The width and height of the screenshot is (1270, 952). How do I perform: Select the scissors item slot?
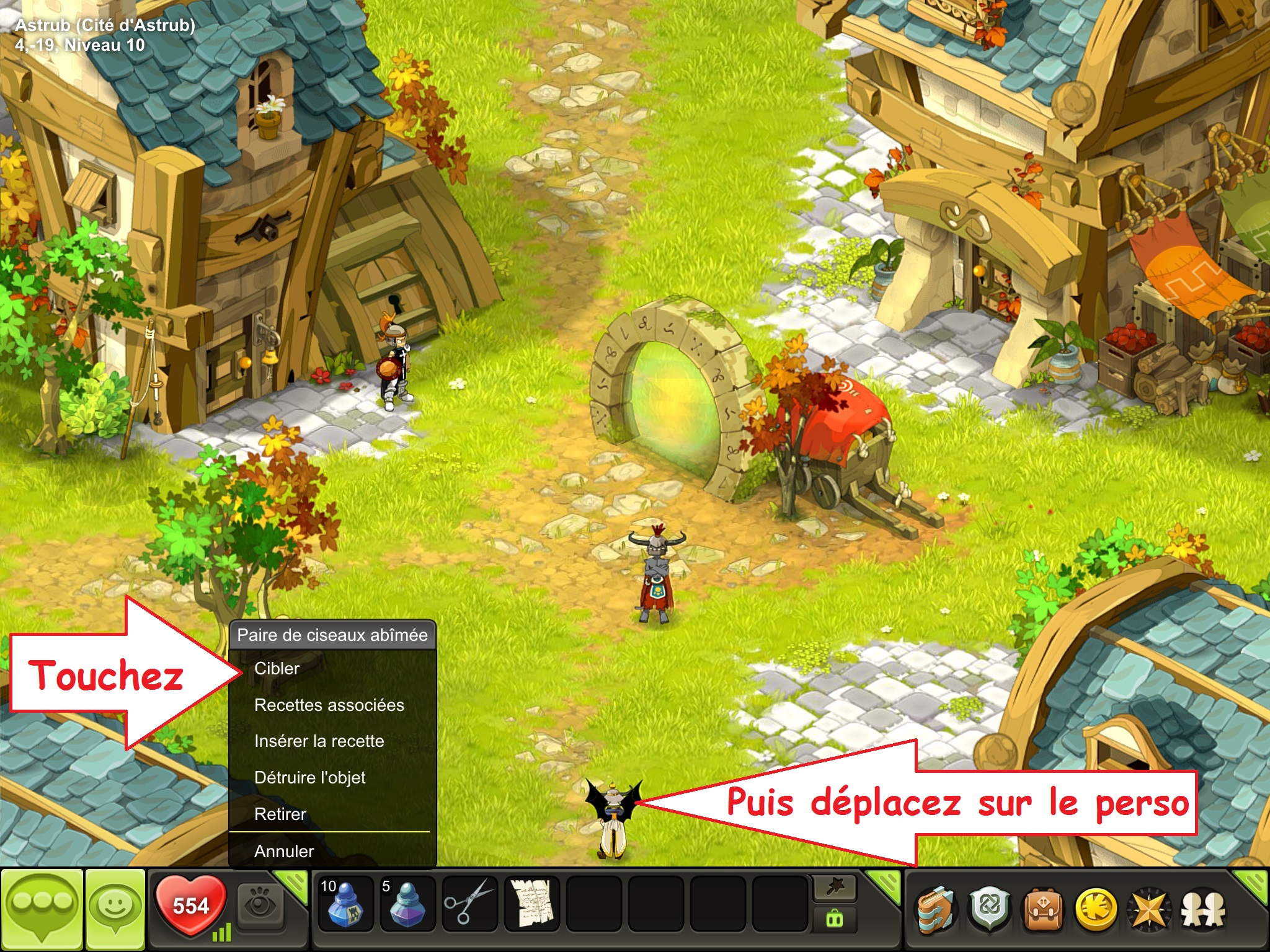[x=469, y=904]
